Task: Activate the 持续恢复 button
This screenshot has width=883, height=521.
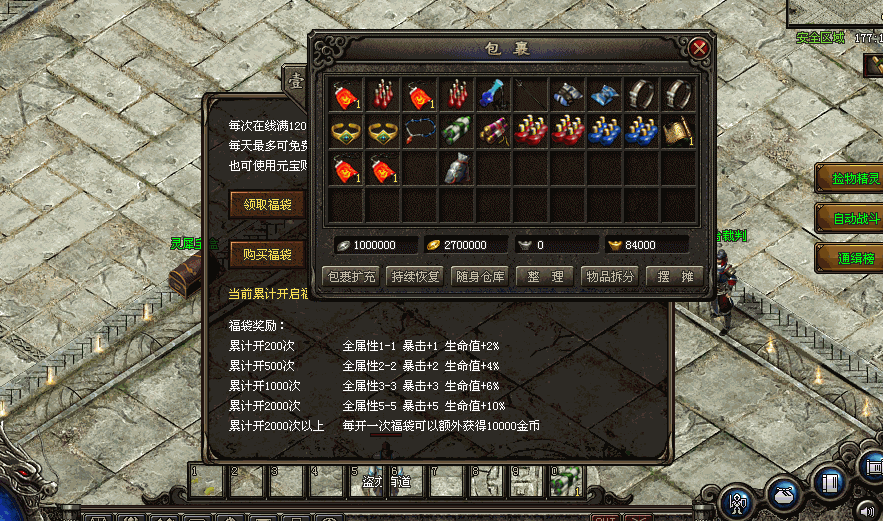Action: [x=416, y=277]
